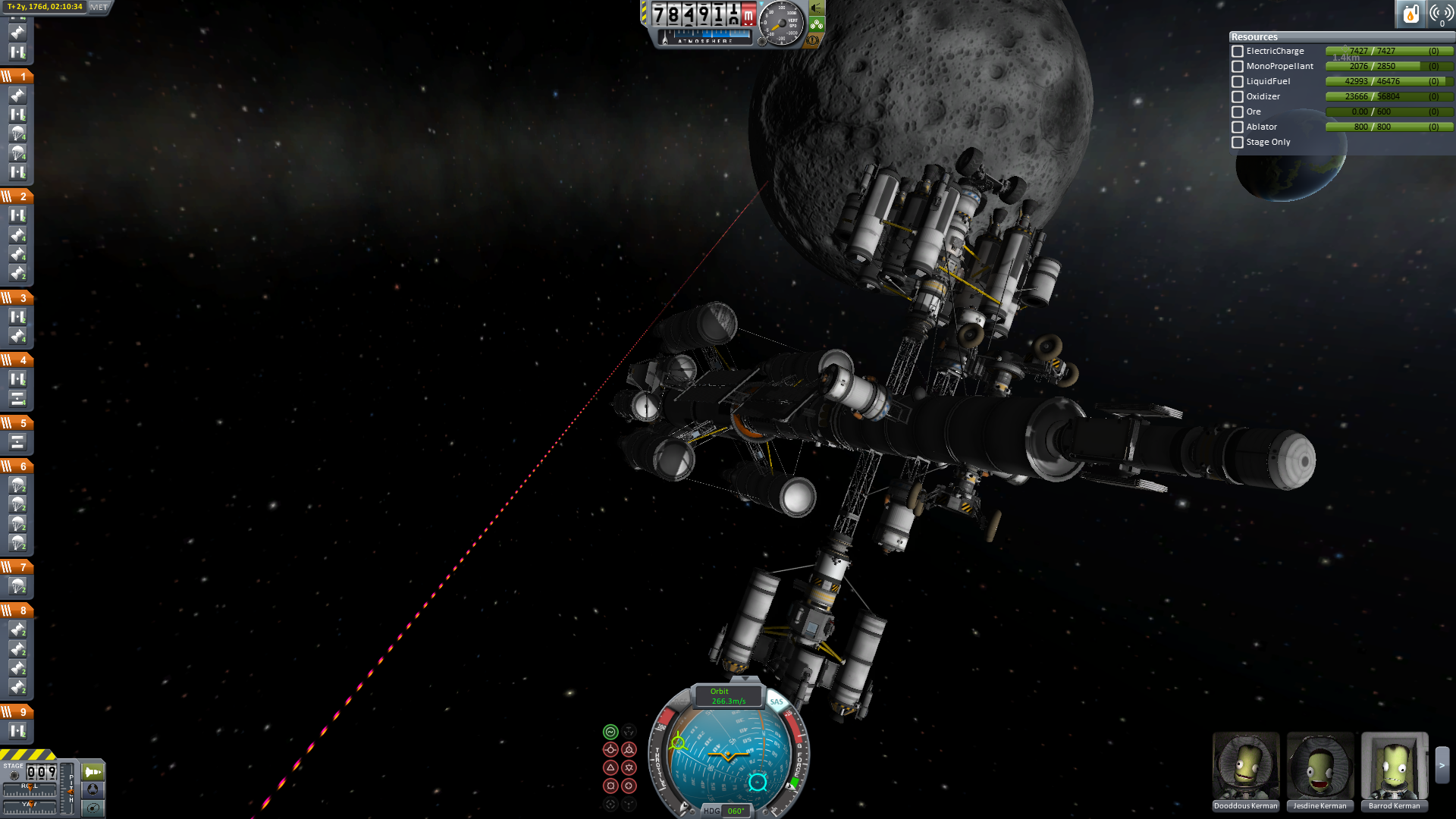Click the MET mission clock label
This screenshot has width=1456, height=819.
click(x=99, y=7)
